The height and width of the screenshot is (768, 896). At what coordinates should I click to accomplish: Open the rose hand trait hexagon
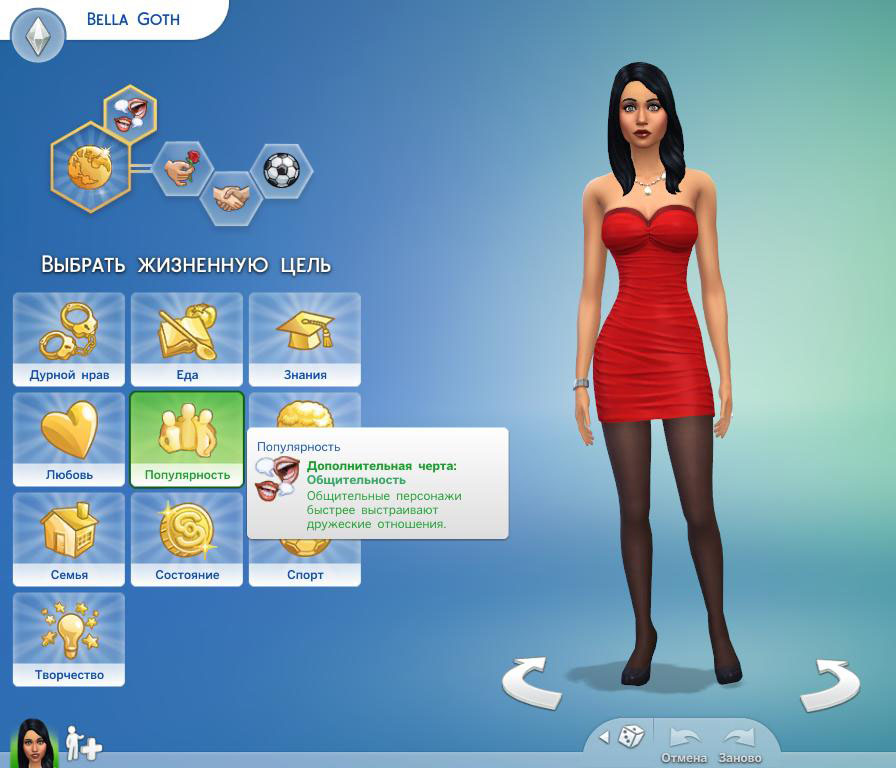click(x=183, y=168)
